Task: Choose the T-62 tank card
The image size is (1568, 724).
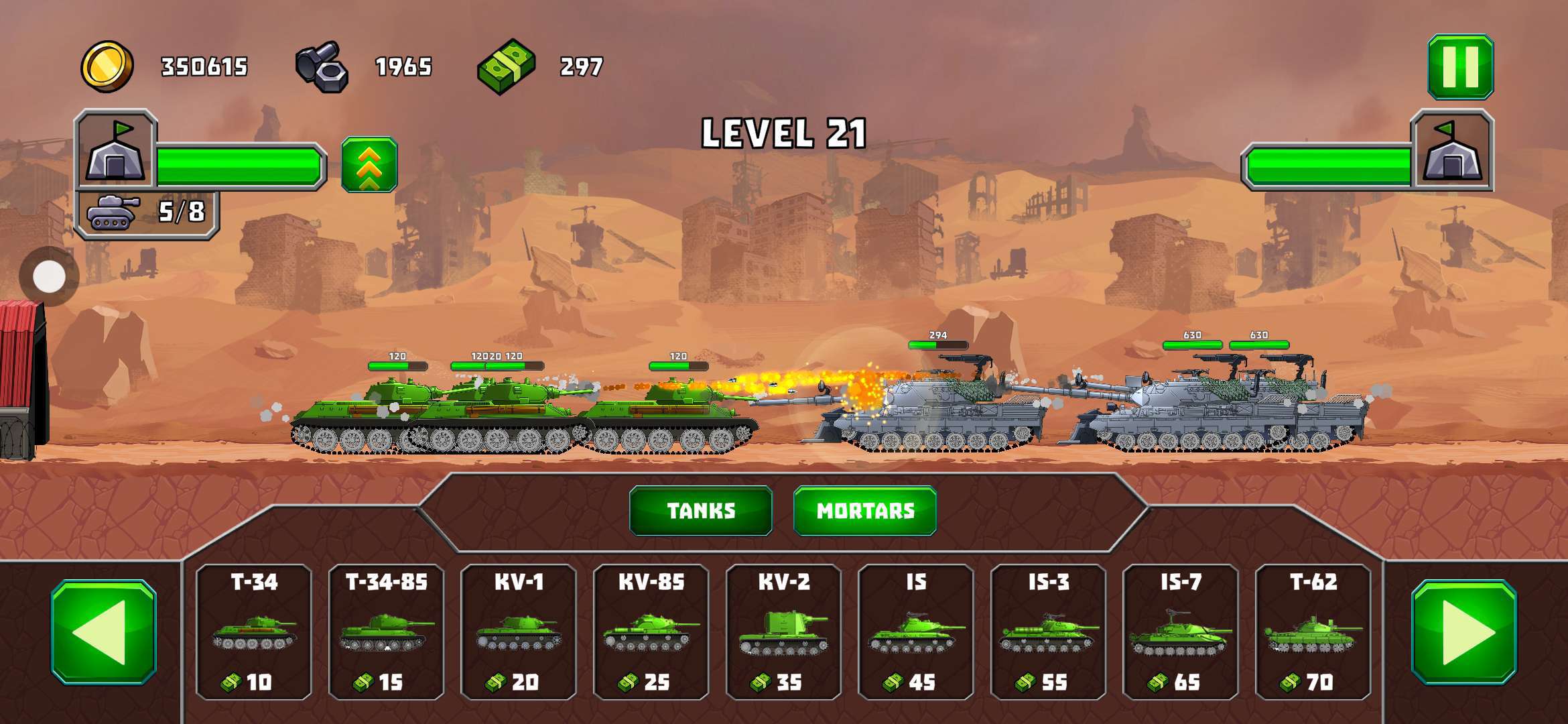Action: tap(1313, 631)
